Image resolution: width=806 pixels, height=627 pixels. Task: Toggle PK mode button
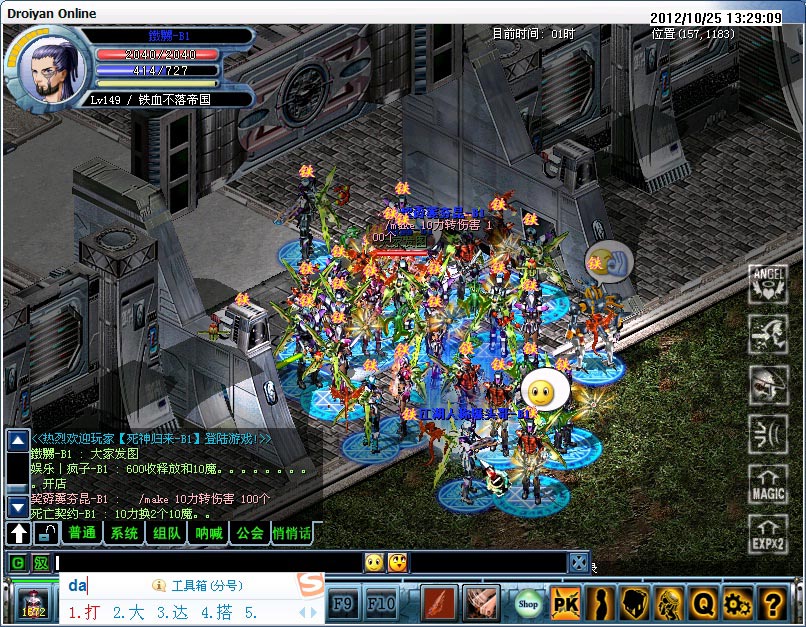coord(565,603)
